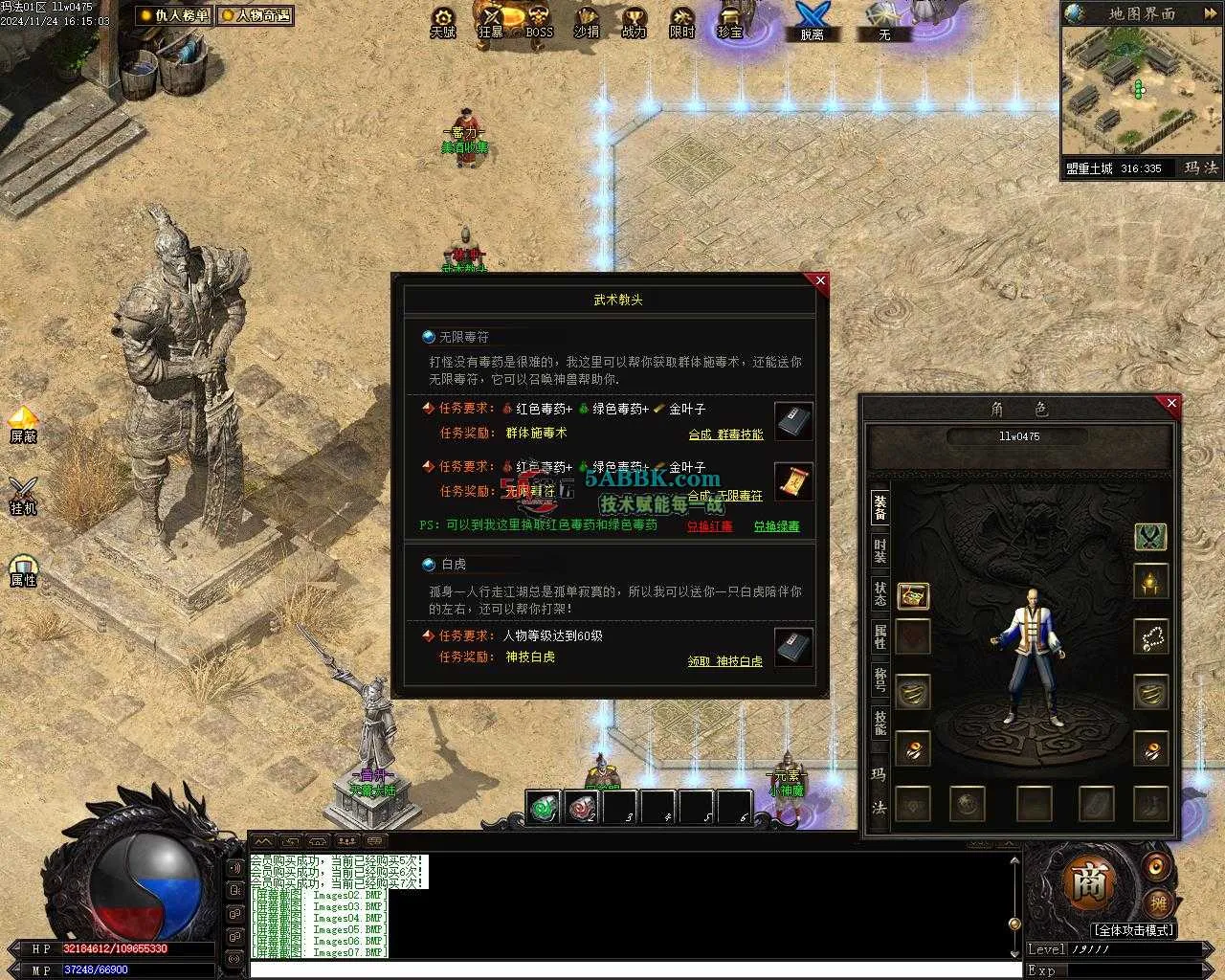This screenshot has width=1225, height=980.
Task: Click the 脱离 crossed-swords button
Action: click(x=812, y=21)
